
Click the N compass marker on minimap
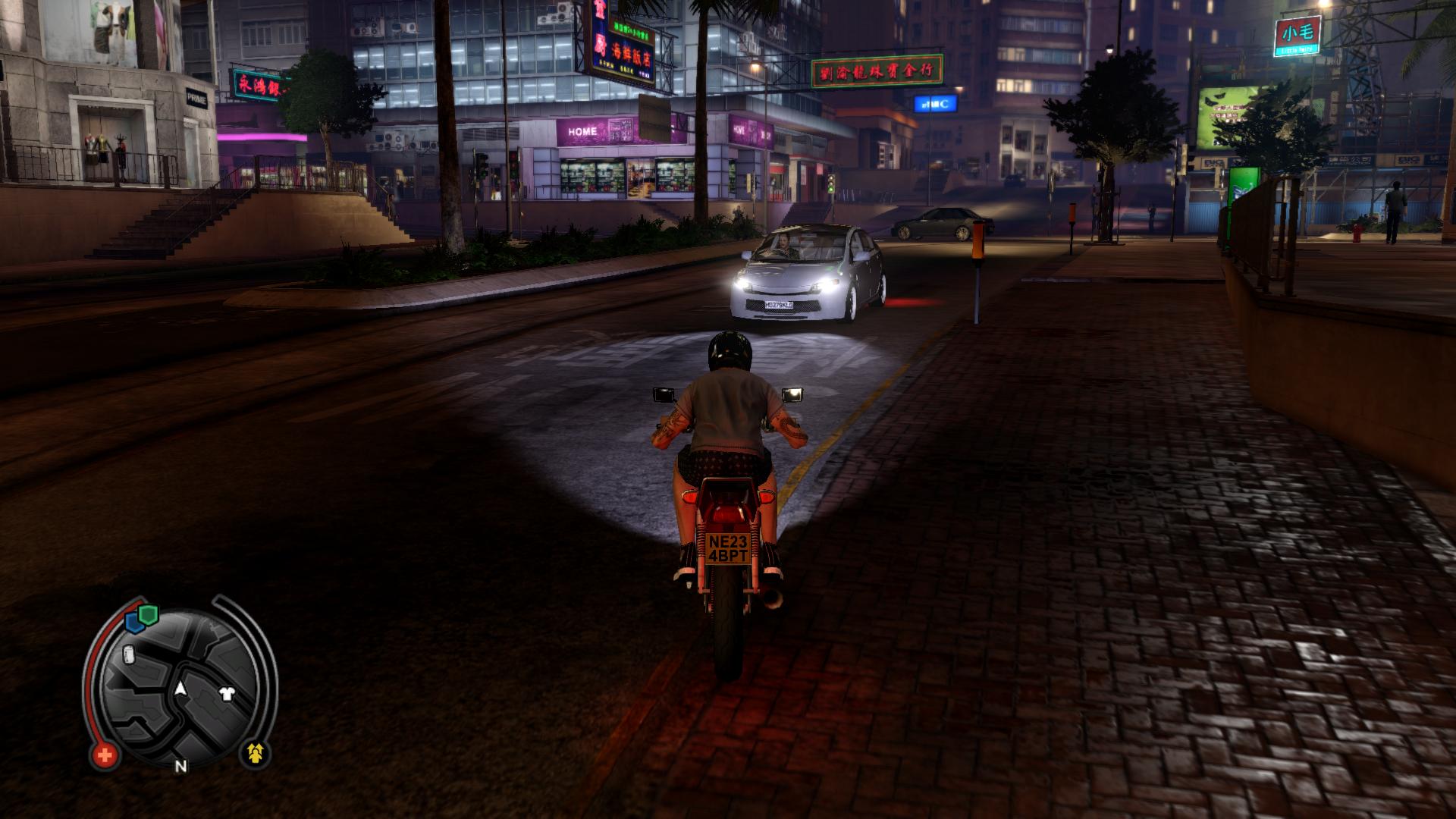coord(180,766)
